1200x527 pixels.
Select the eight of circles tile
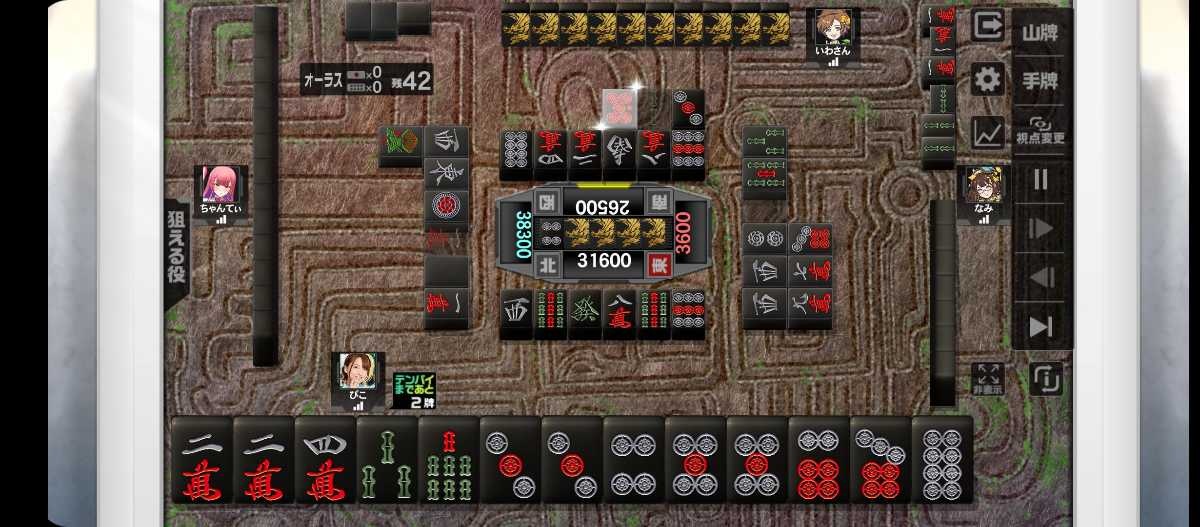point(943,460)
